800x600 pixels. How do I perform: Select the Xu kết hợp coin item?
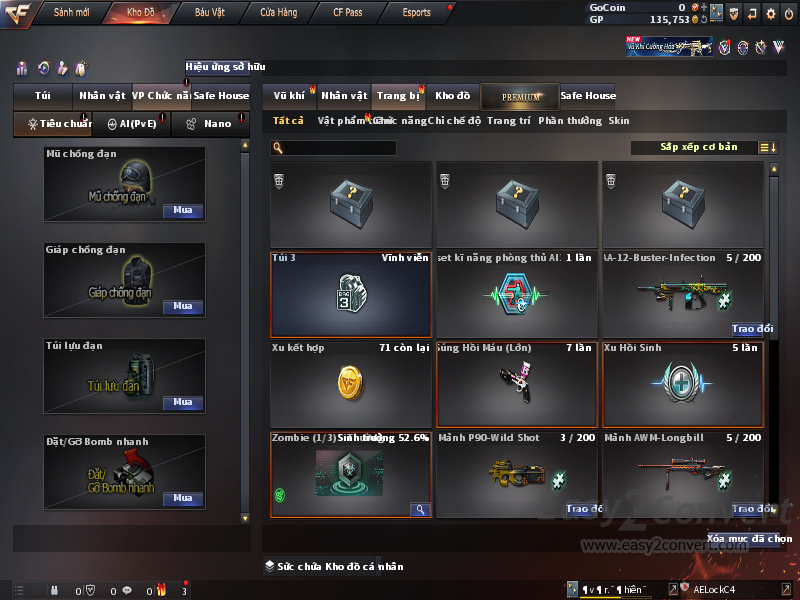350,385
